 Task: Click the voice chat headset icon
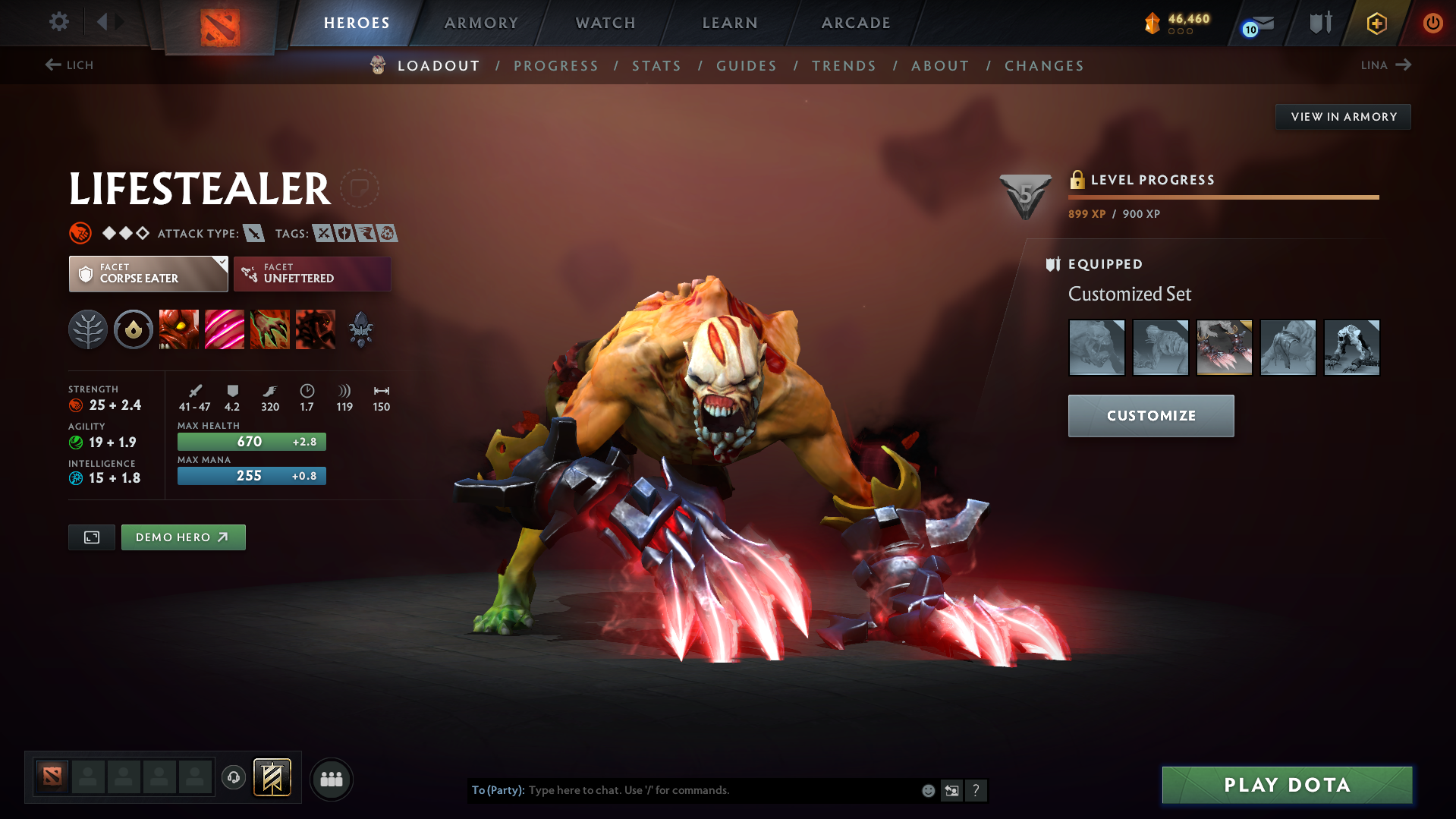click(233, 778)
